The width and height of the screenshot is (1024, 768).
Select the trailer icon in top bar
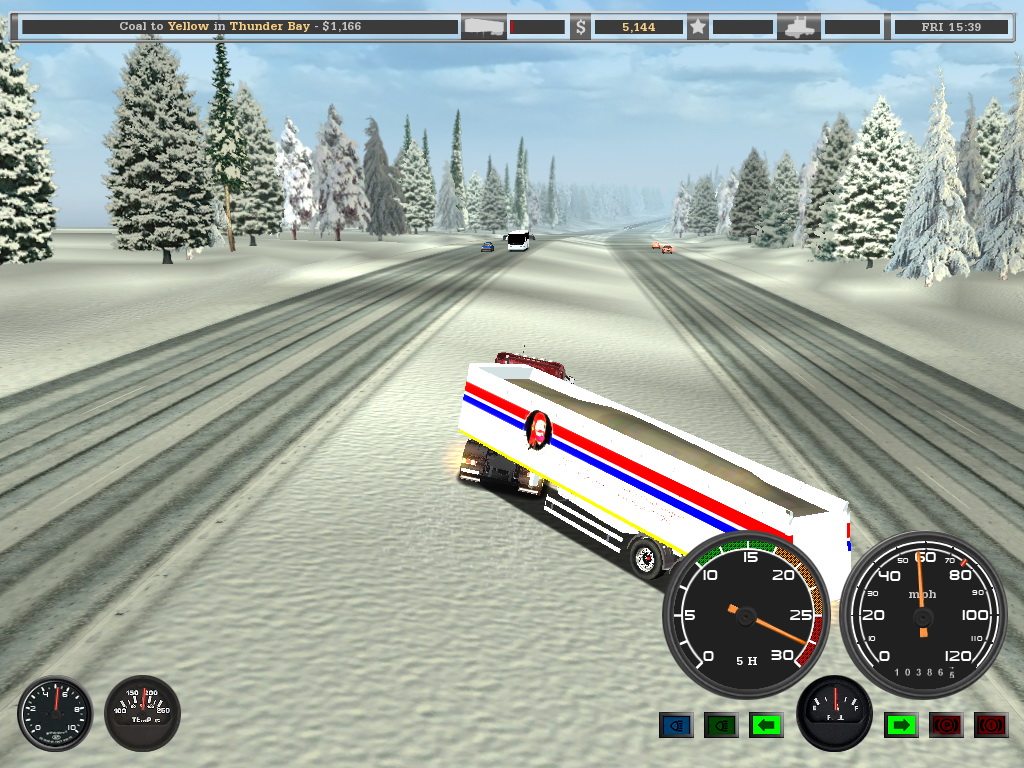click(x=483, y=27)
